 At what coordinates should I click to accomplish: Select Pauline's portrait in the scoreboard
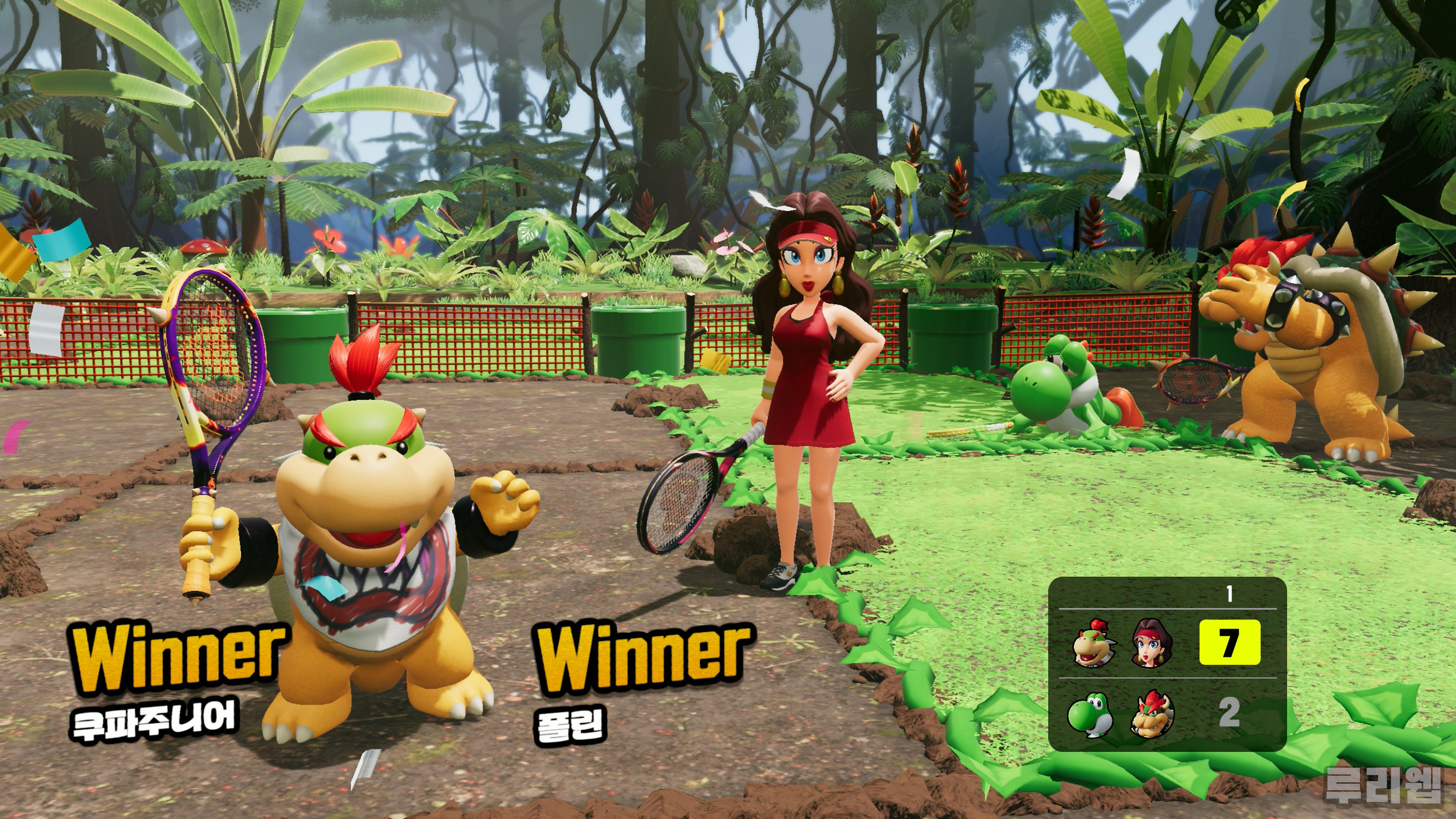click(x=1152, y=643)
